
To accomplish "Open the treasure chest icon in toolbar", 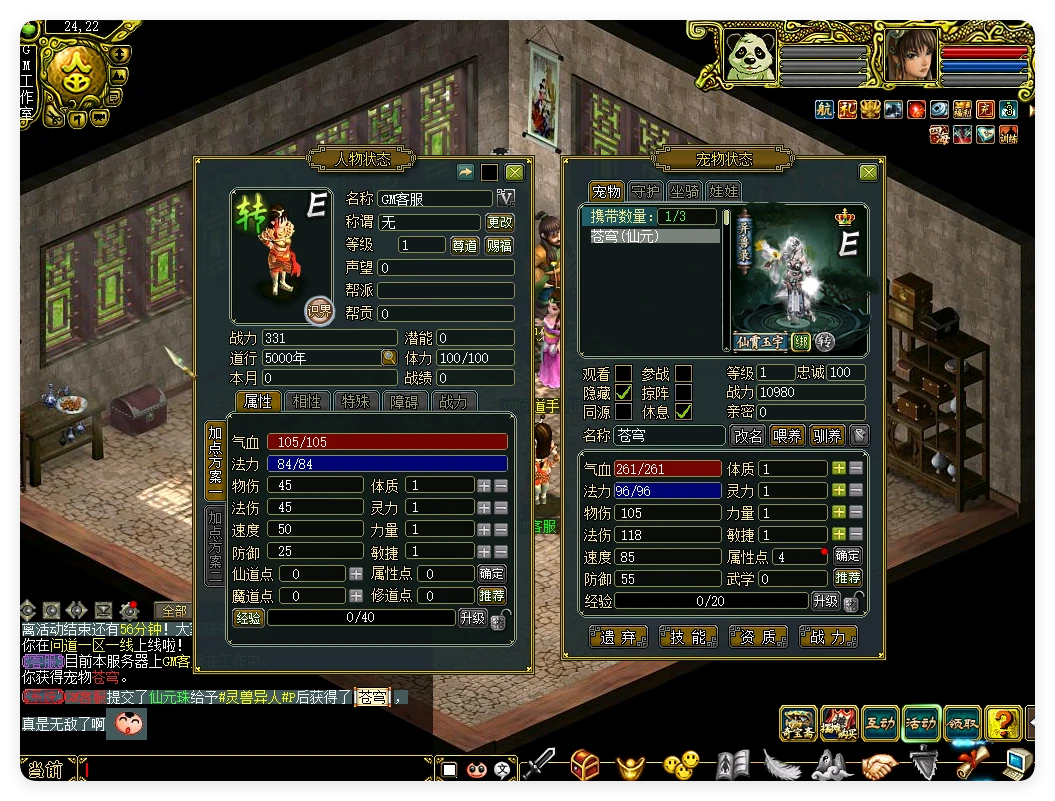I will pos(585,766).
